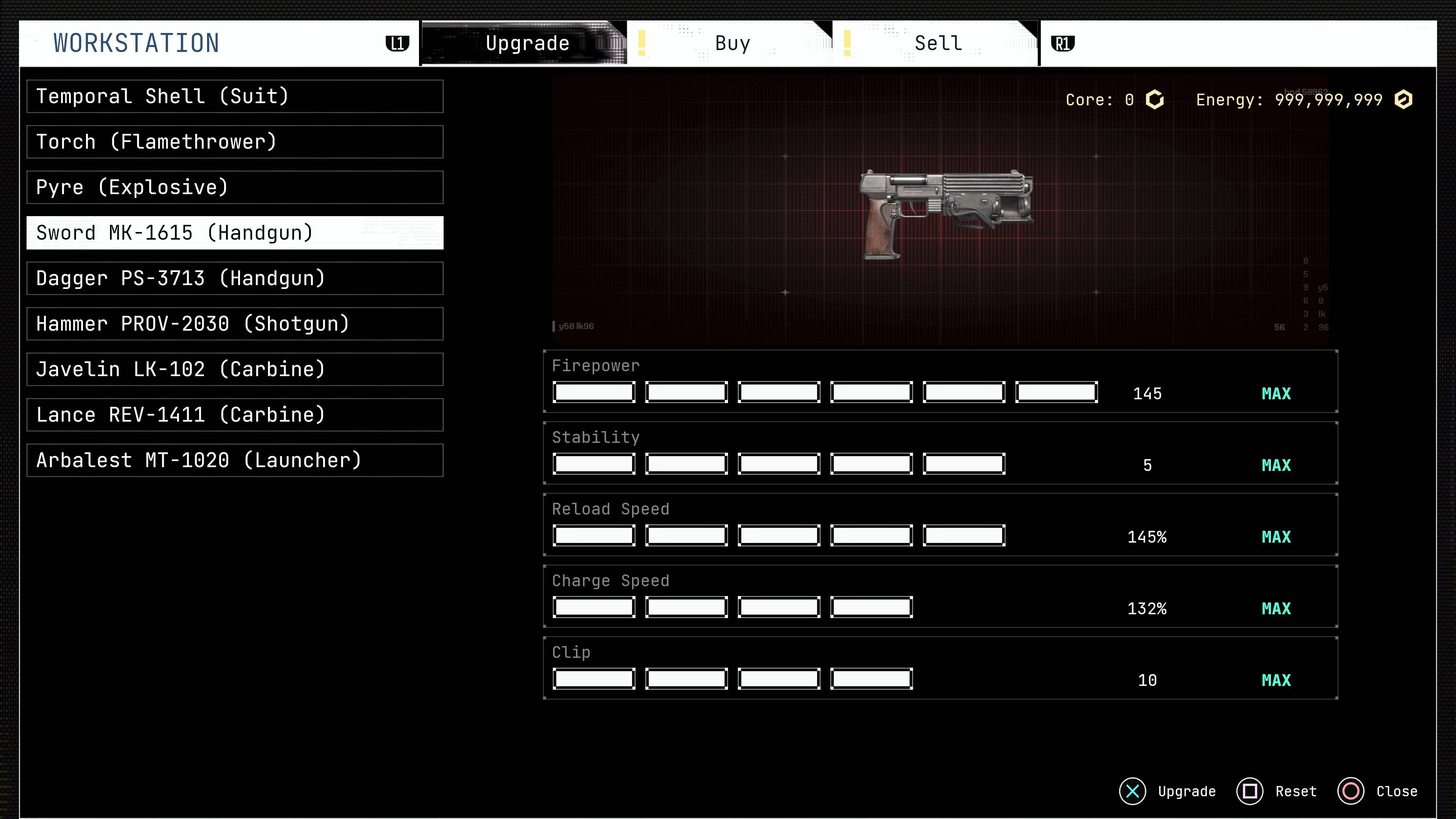
Task: Choose the Torch (Flamethrower) entry
Action: tap(235, 142)
